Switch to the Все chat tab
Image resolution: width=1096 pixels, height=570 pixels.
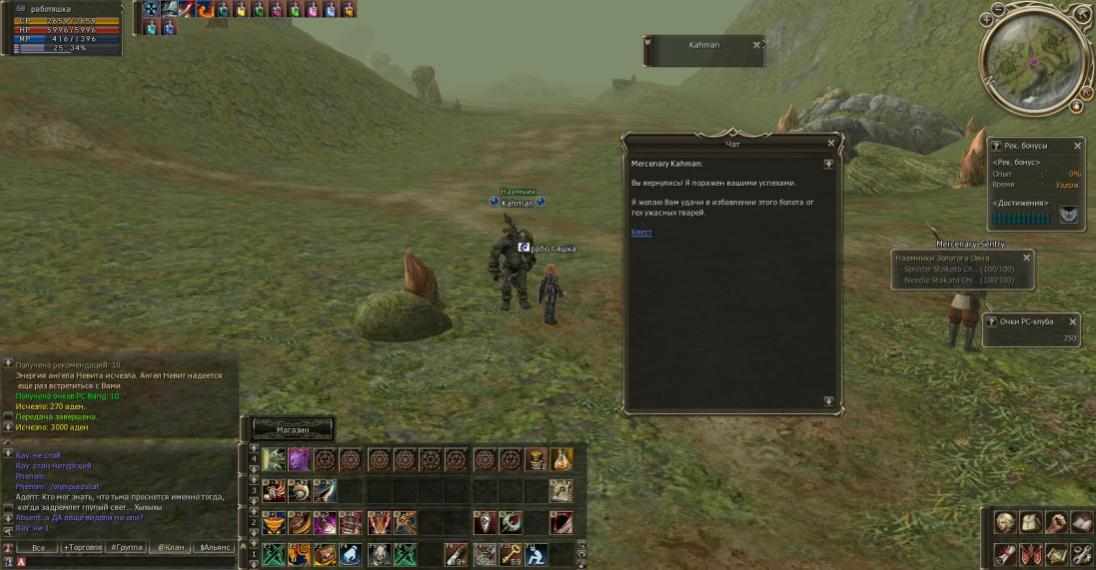point(38,547)
